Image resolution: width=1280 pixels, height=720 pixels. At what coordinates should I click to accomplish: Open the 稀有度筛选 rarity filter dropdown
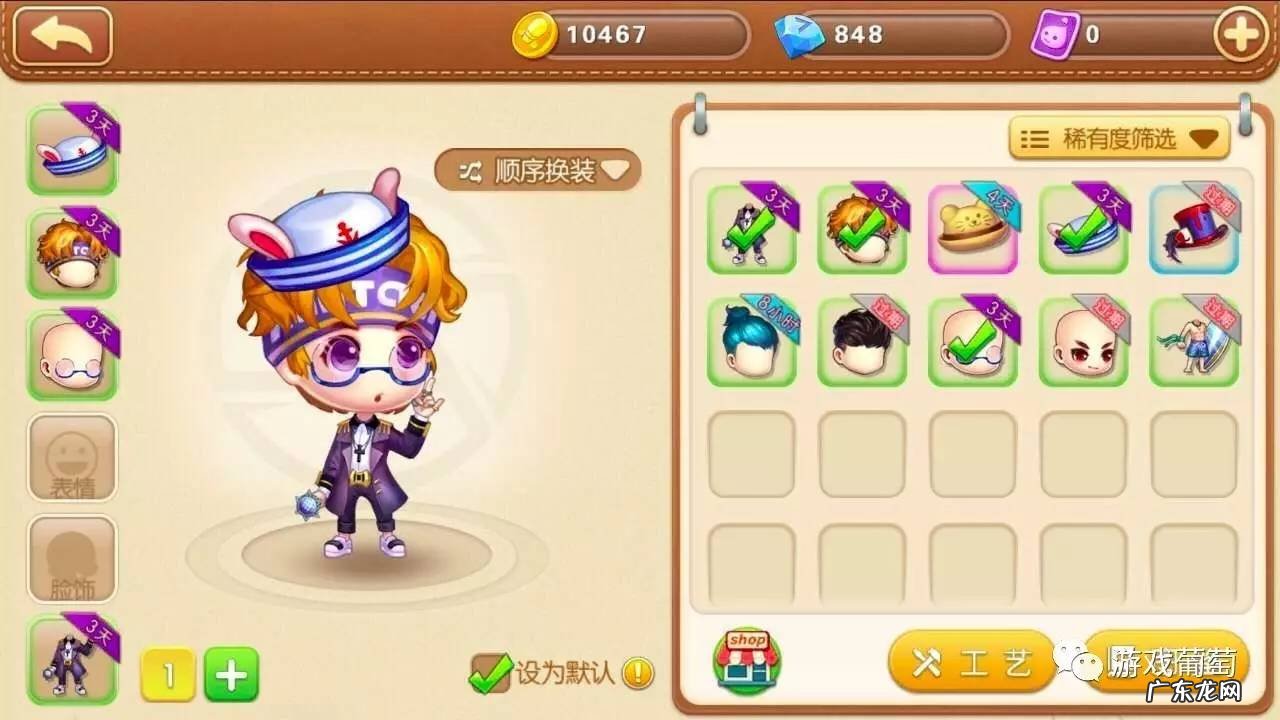[x=1118, y=138]
